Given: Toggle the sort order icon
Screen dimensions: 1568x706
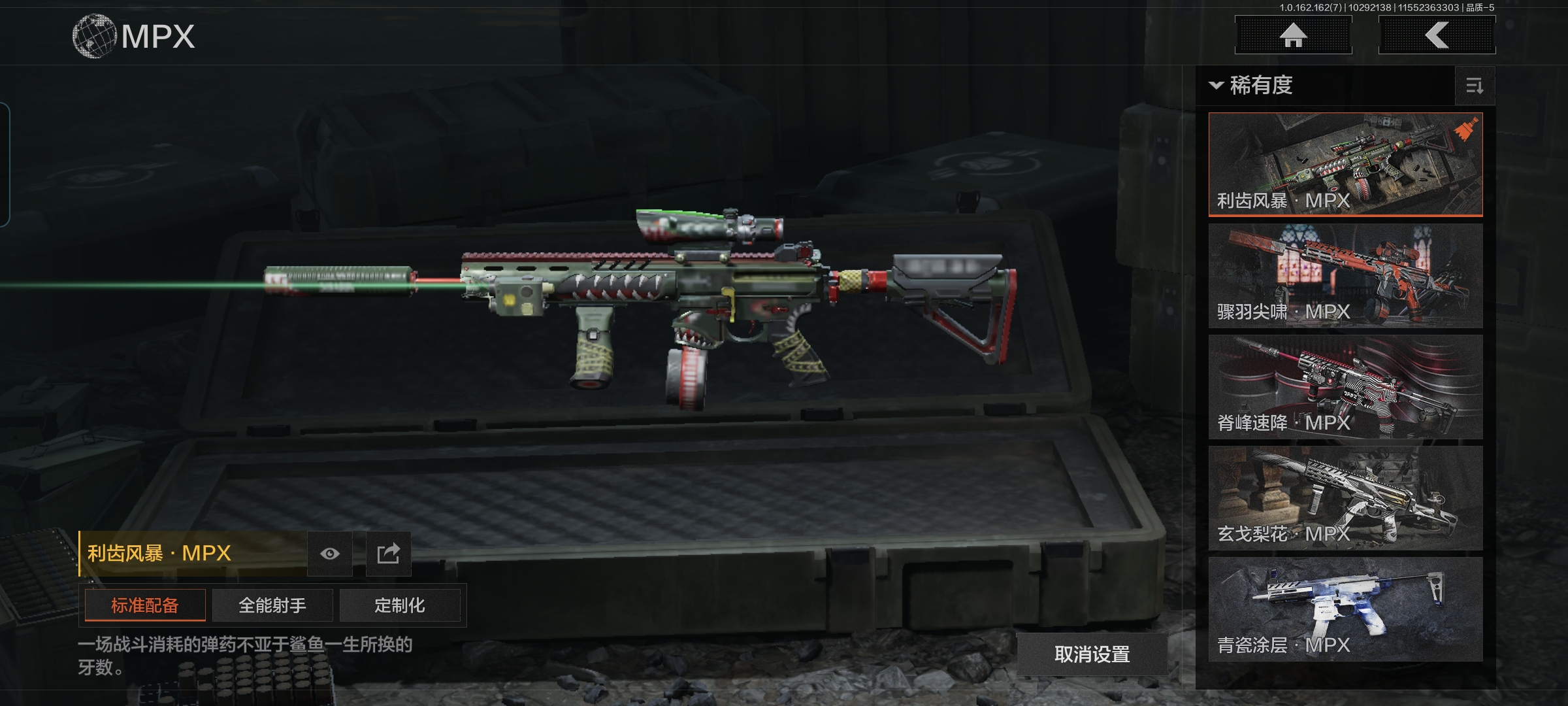Looking at the screenshot, I should pos(1475,86).
